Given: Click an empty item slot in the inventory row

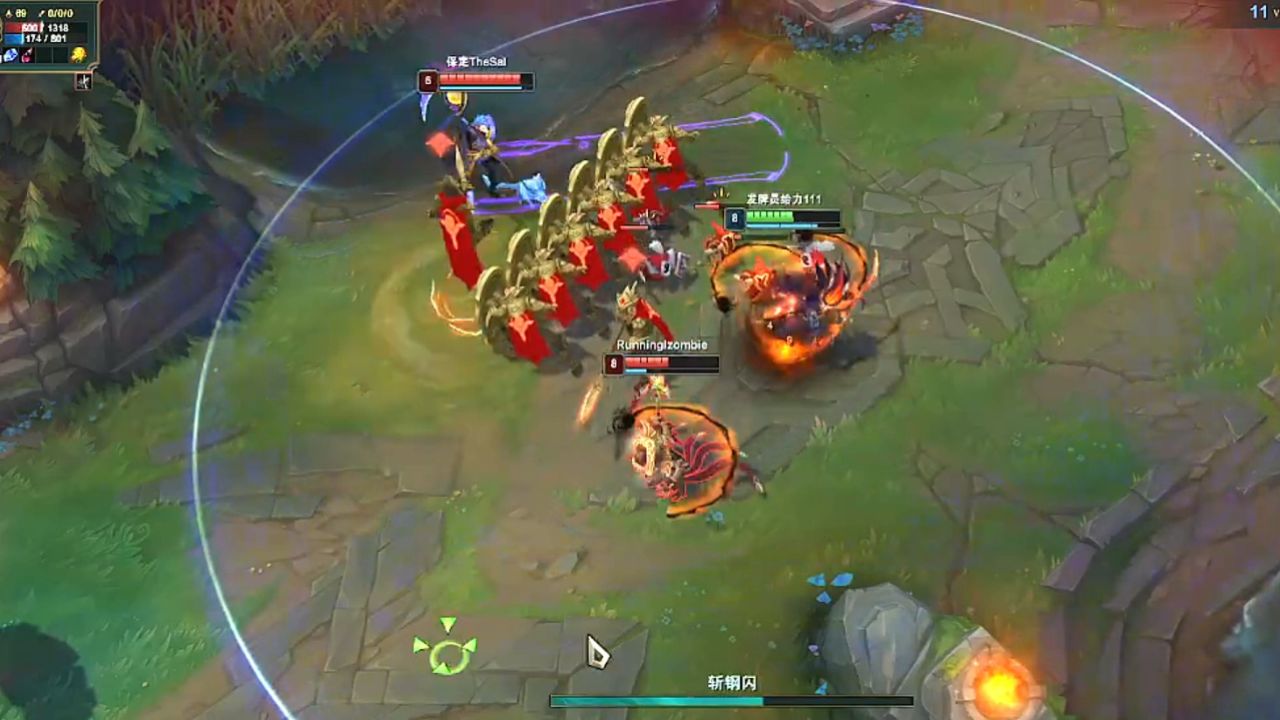Looking at the screenshot, I should [45, 55].
